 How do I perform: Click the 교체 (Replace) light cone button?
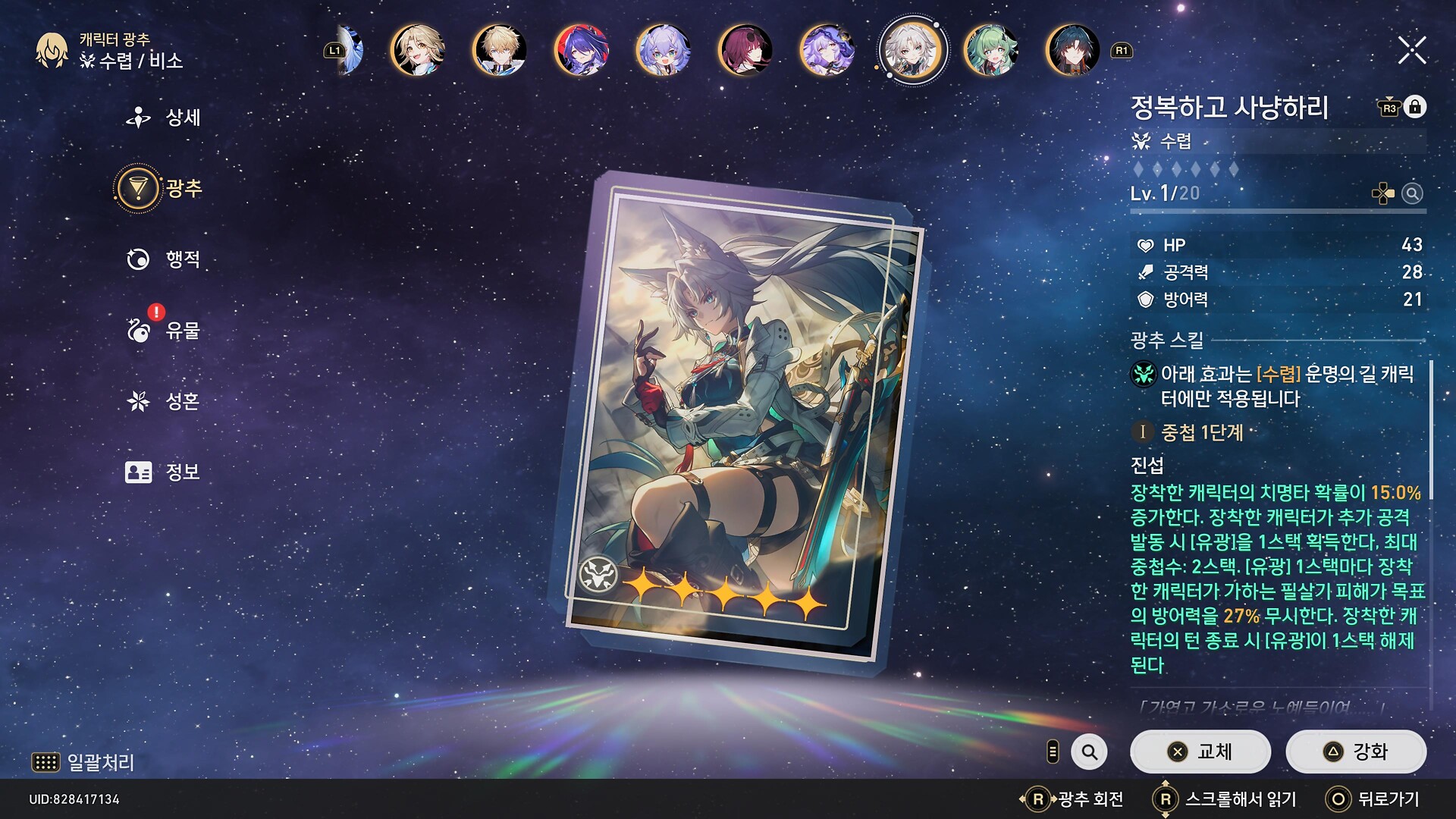[x=1200, y=752]
